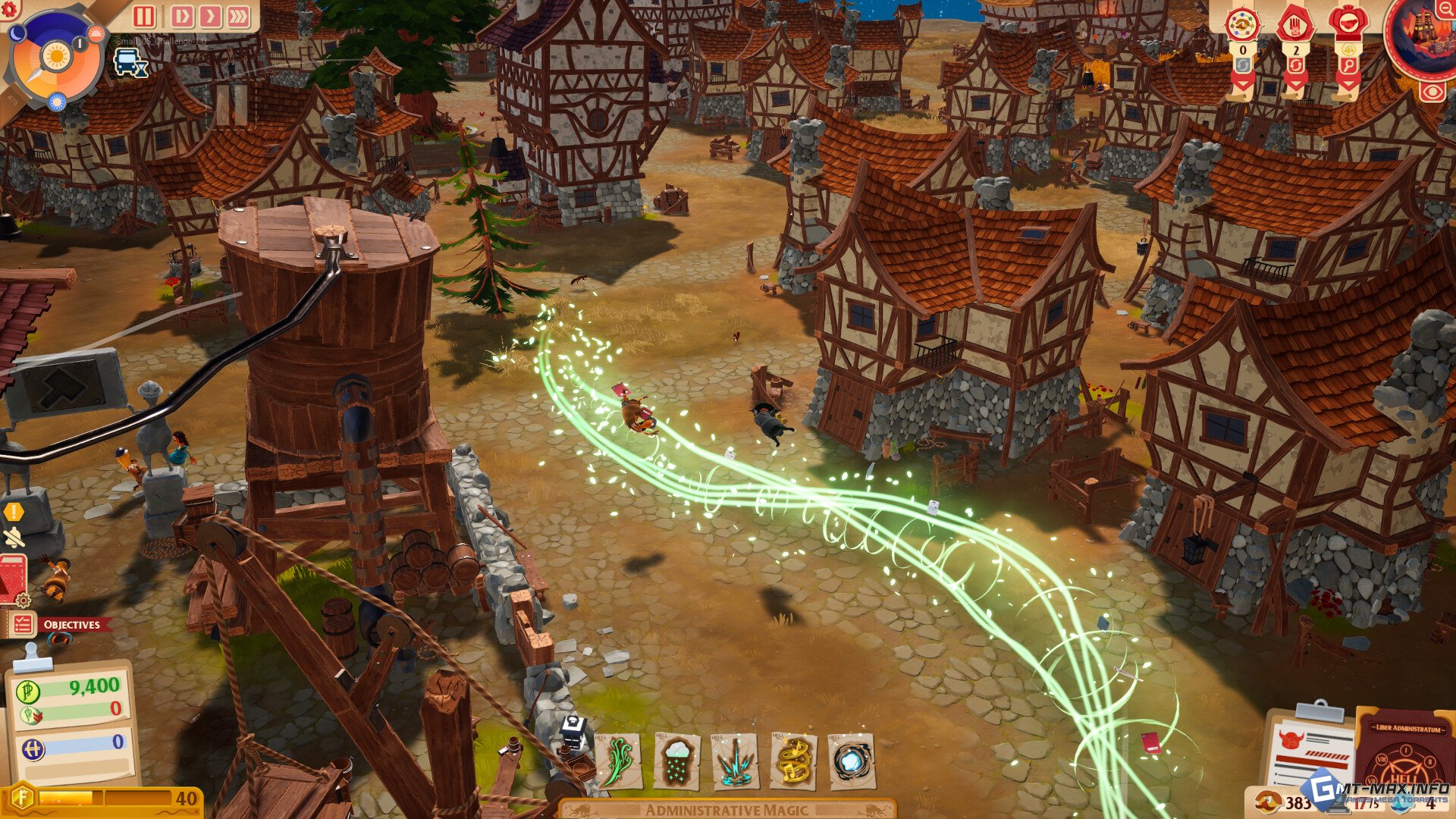Viewport: 1456px width, 819px height.
Task: Cast the green wind swirl magic card
Action: tap(618, 761)
